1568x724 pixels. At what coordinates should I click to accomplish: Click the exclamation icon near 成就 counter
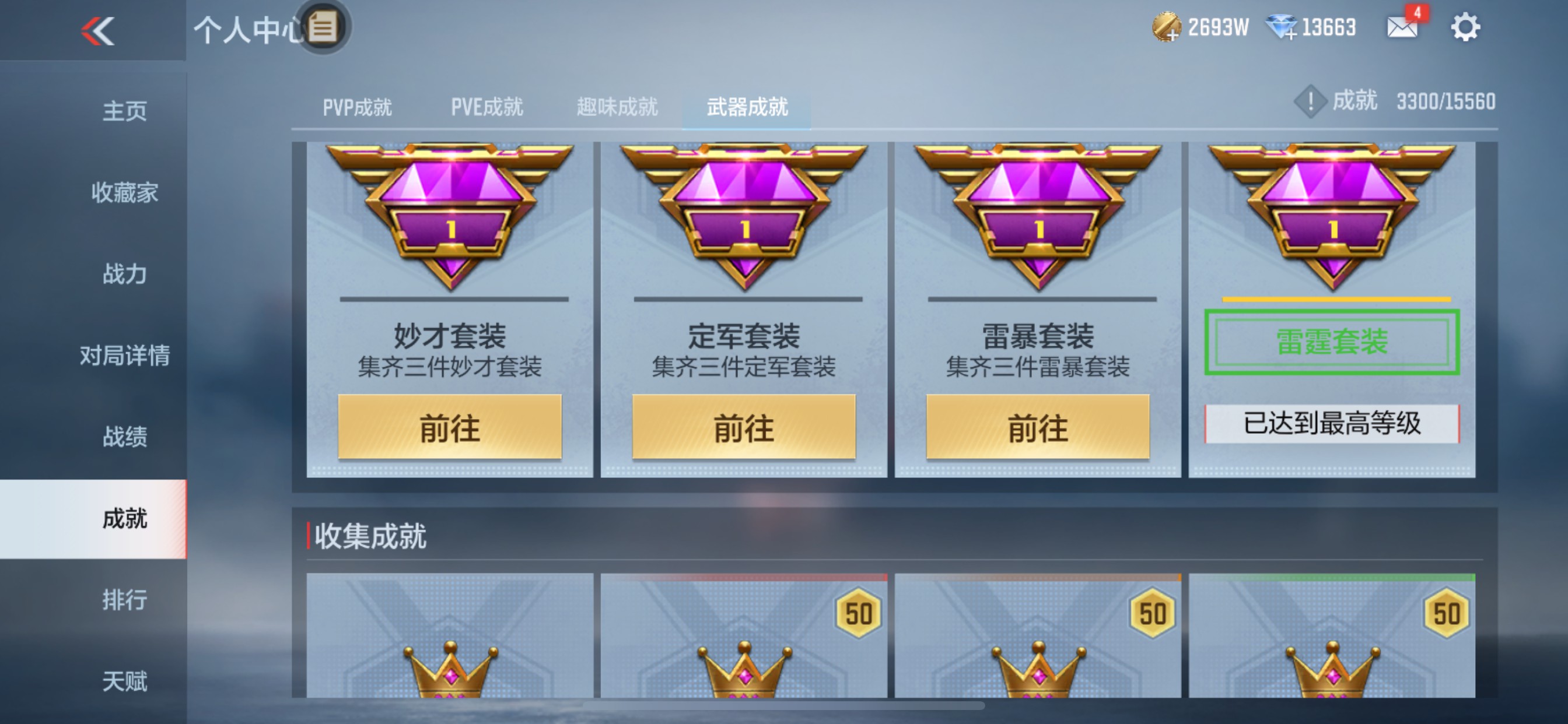[x=1310, y=102]
